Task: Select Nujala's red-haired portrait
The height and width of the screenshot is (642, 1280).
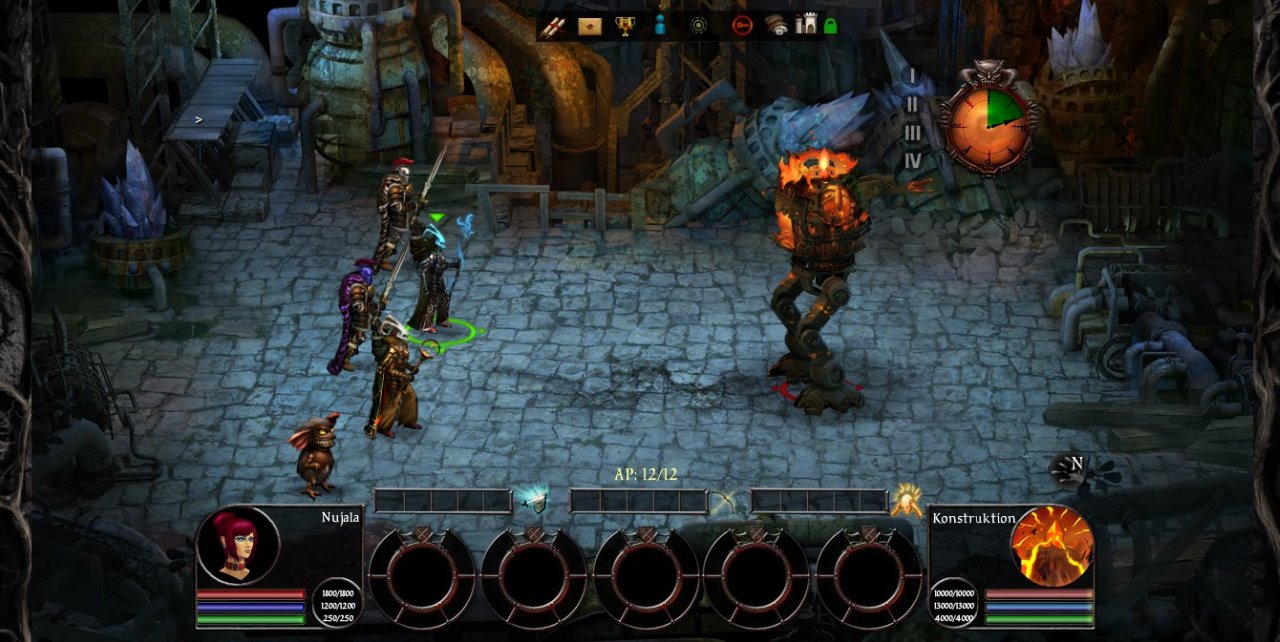Action: [x=238, y=545]
